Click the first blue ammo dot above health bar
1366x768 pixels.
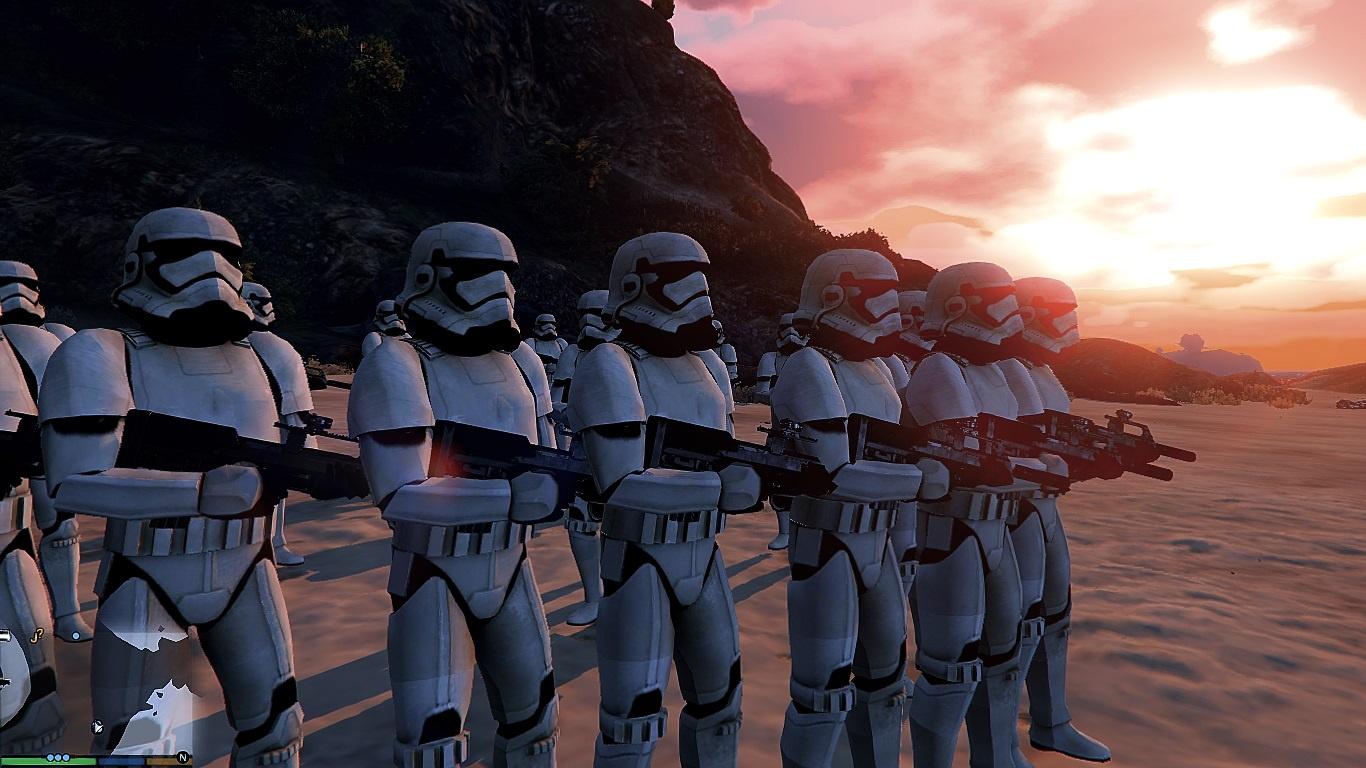[50, 757]
